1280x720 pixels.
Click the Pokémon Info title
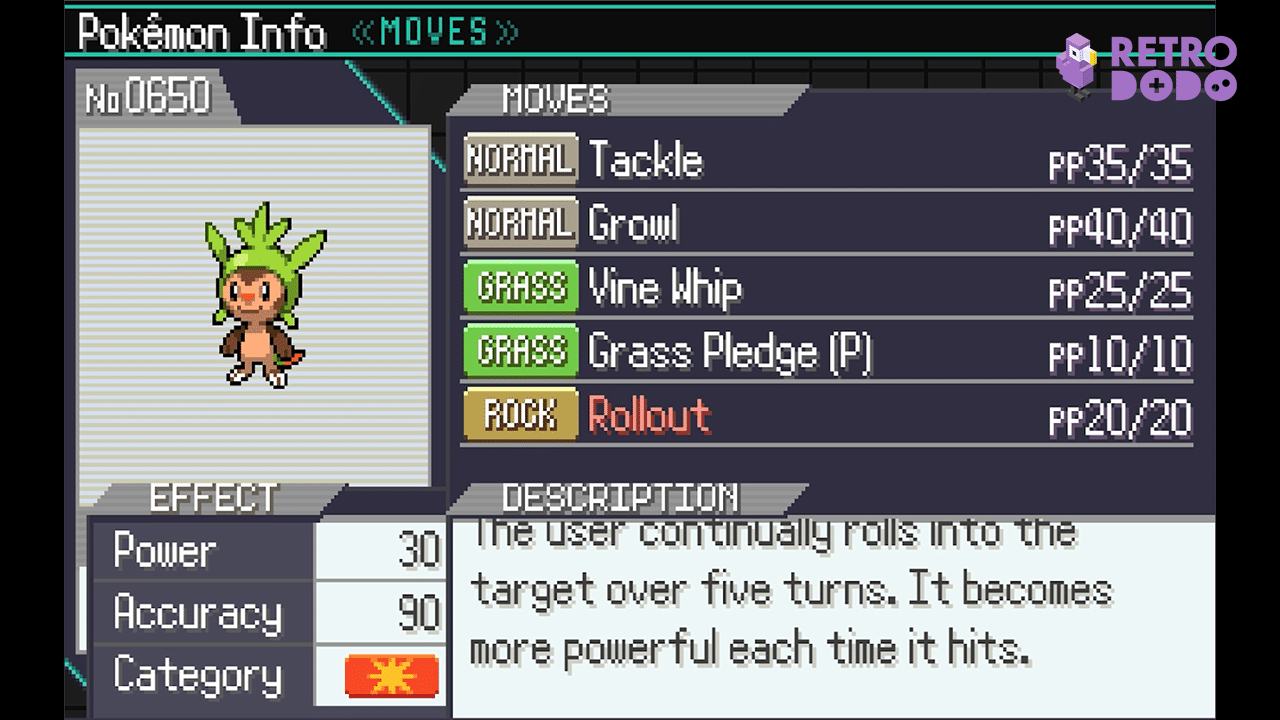[x=198, y=31]
